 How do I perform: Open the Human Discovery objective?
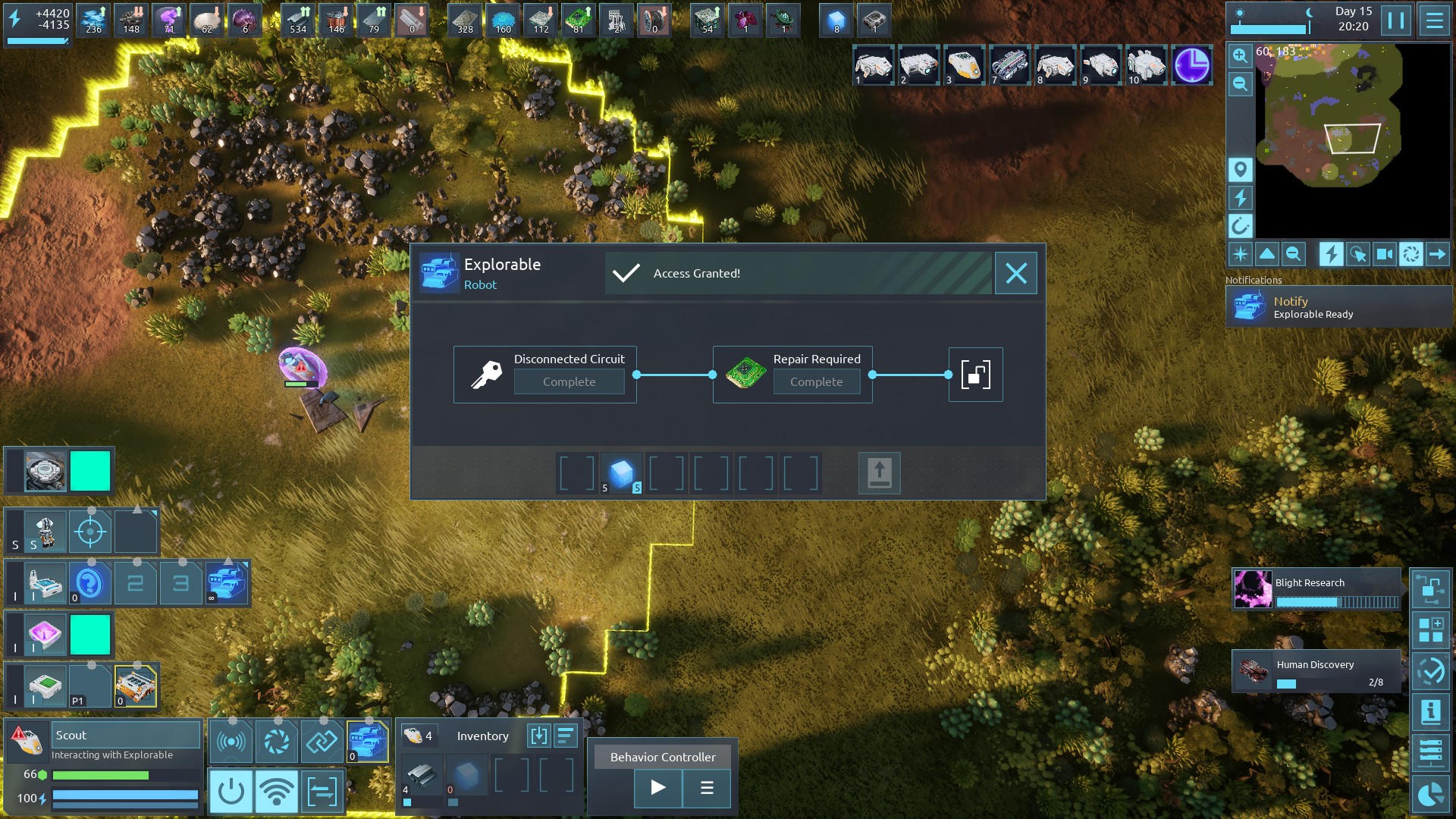(1316, 671)
